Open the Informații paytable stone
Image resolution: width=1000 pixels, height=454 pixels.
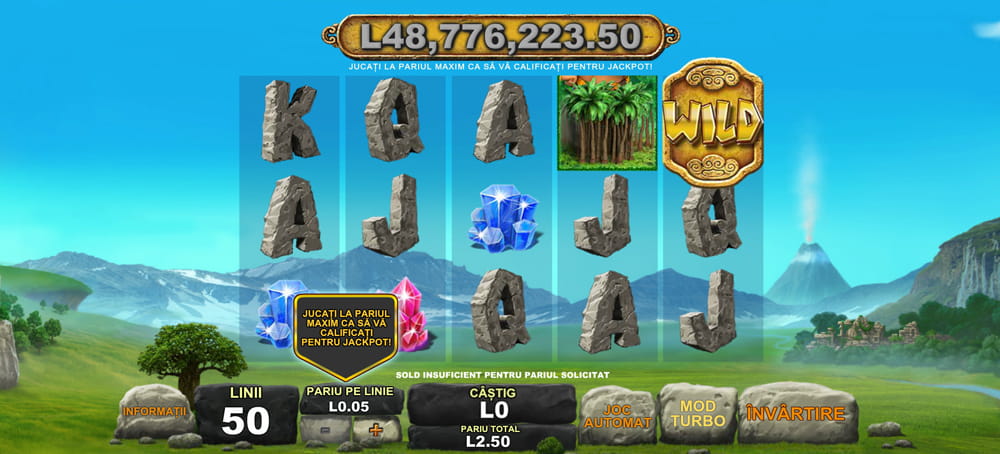pyautogui.click(x=154, y=411)
